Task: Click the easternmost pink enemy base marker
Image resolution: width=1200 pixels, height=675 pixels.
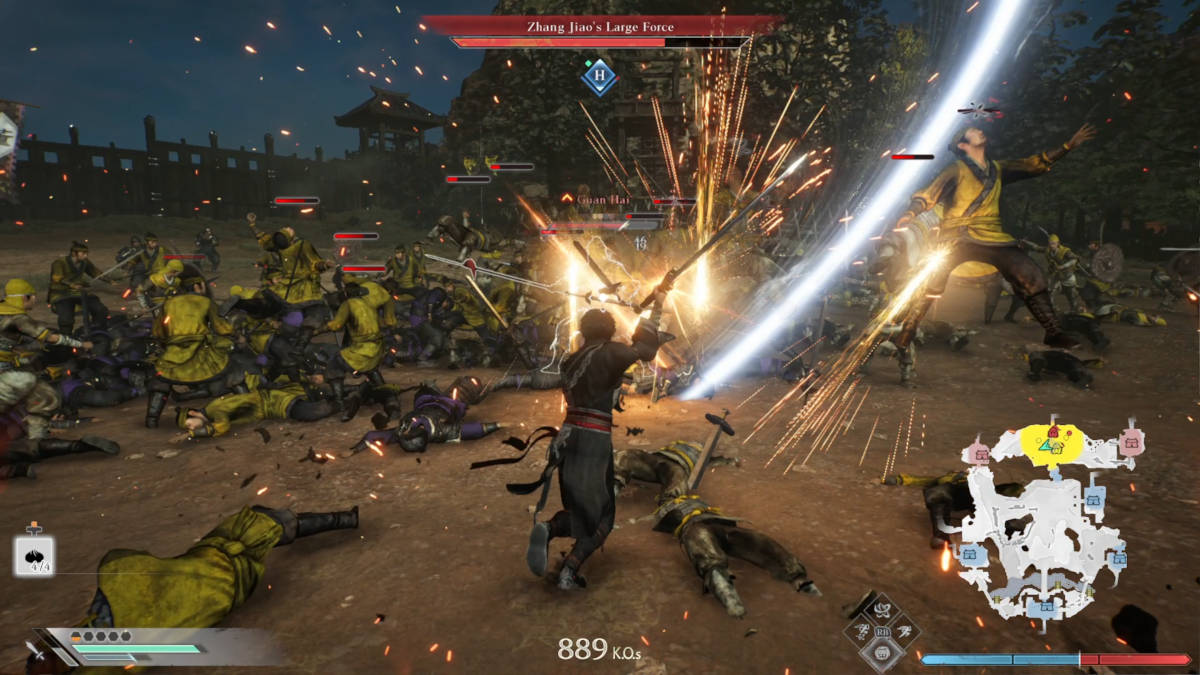Action: [1132, 442]
